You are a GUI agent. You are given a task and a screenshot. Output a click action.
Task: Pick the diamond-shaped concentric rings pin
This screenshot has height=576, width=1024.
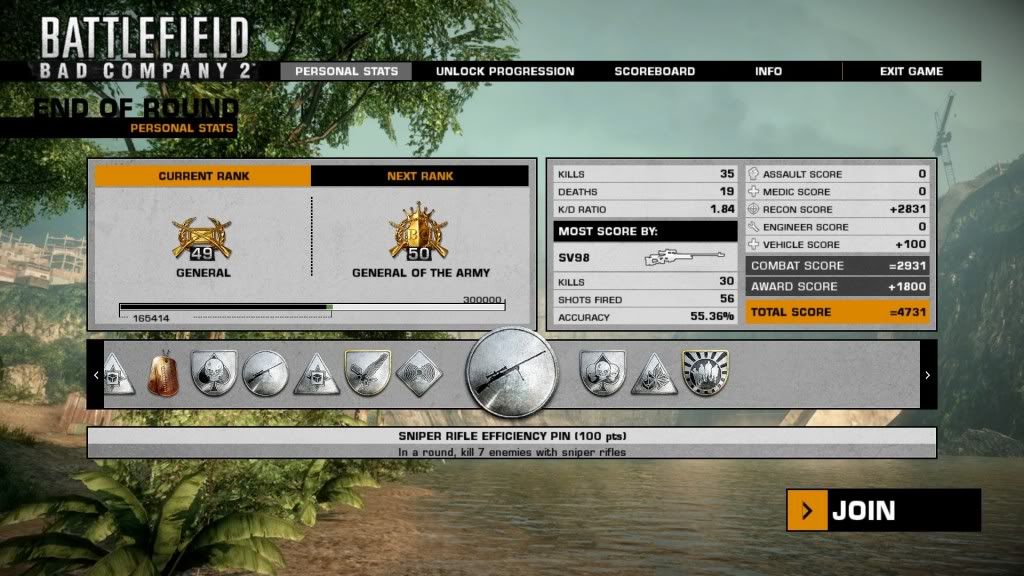[419, 374]
